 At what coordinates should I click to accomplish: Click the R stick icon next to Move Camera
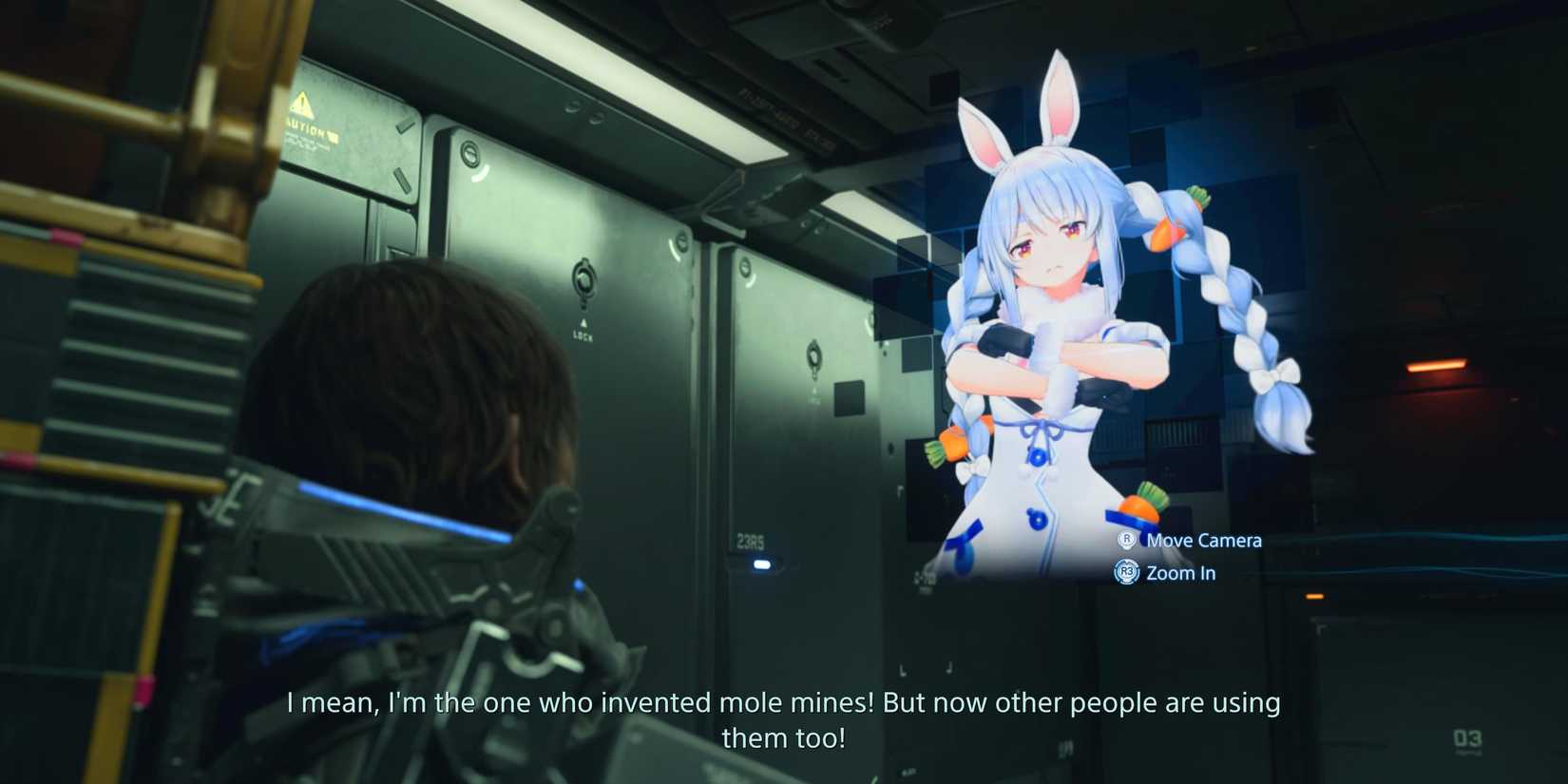(1126, 540)
